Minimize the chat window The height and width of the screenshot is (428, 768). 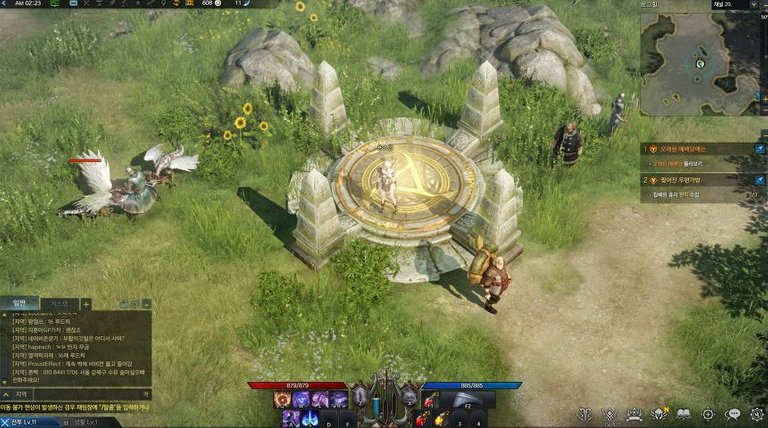coord(146,303)
